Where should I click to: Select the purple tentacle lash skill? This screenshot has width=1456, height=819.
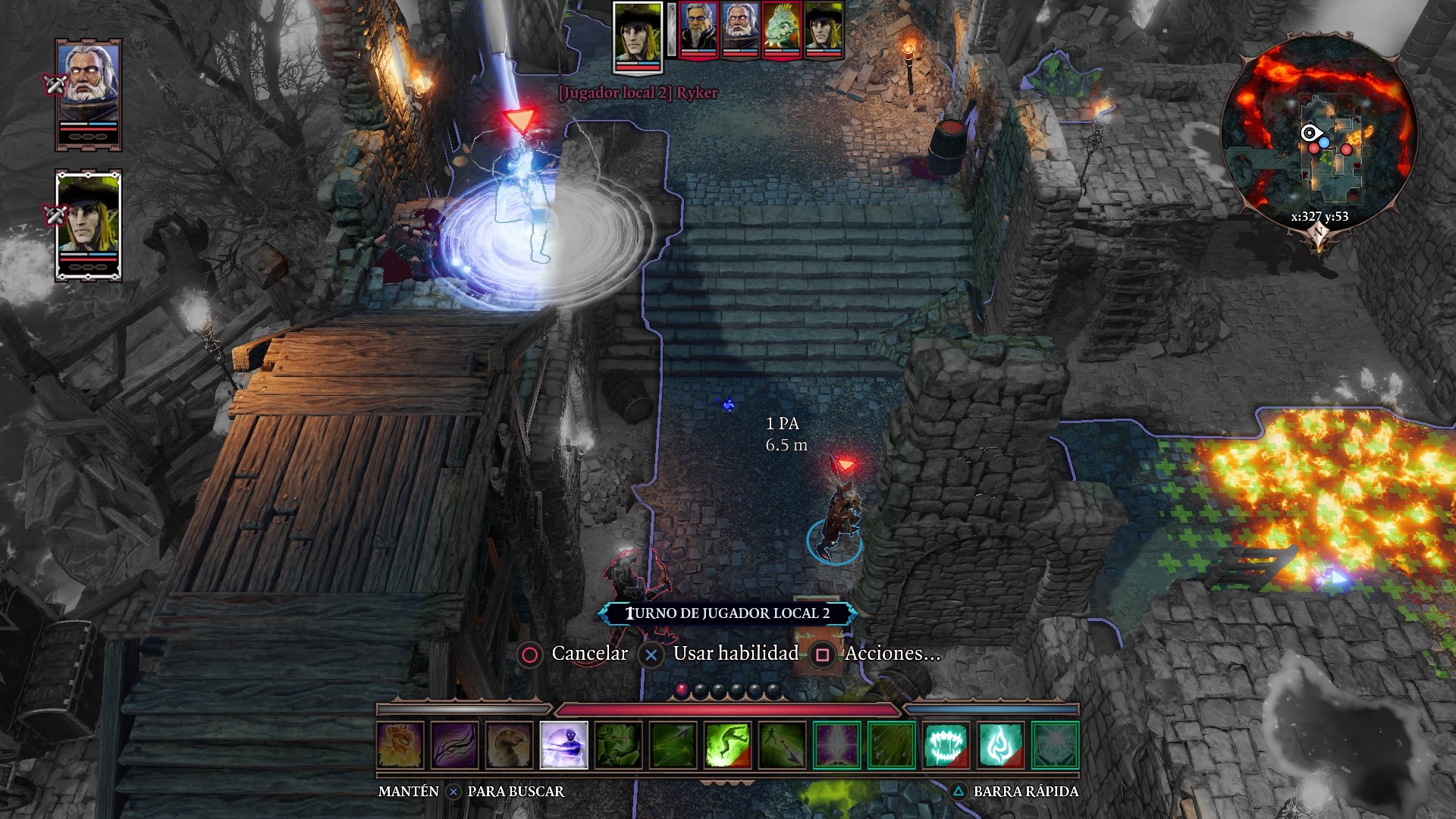(x=455, y=745)
